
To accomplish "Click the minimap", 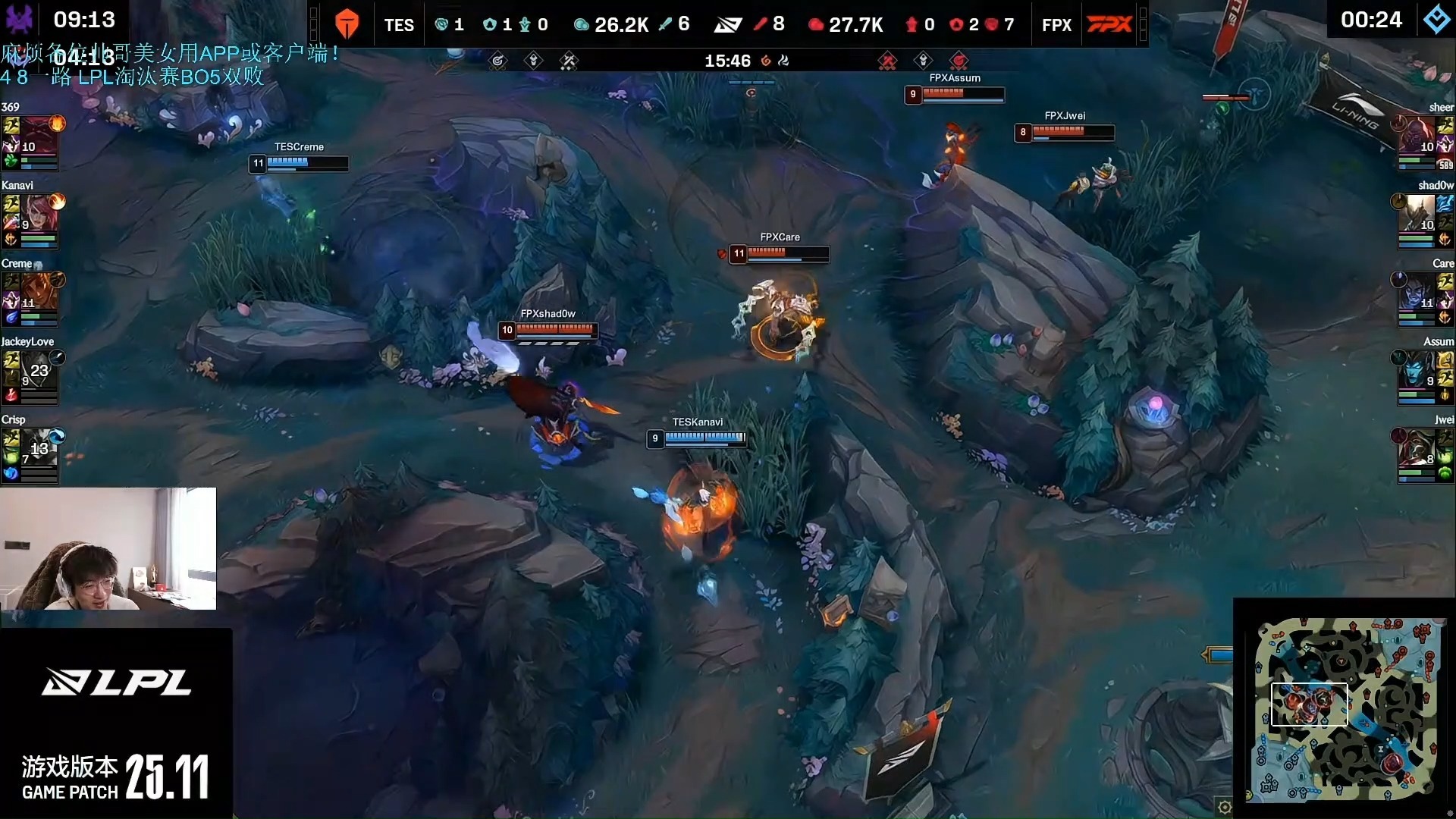I will (1346, 709).
